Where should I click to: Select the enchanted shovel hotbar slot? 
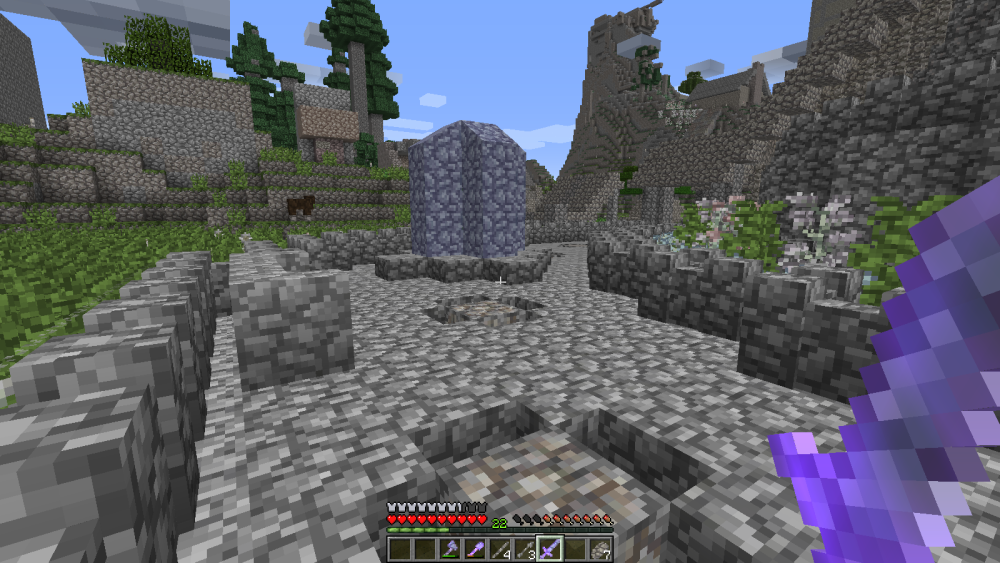click(x=475, y=548)
